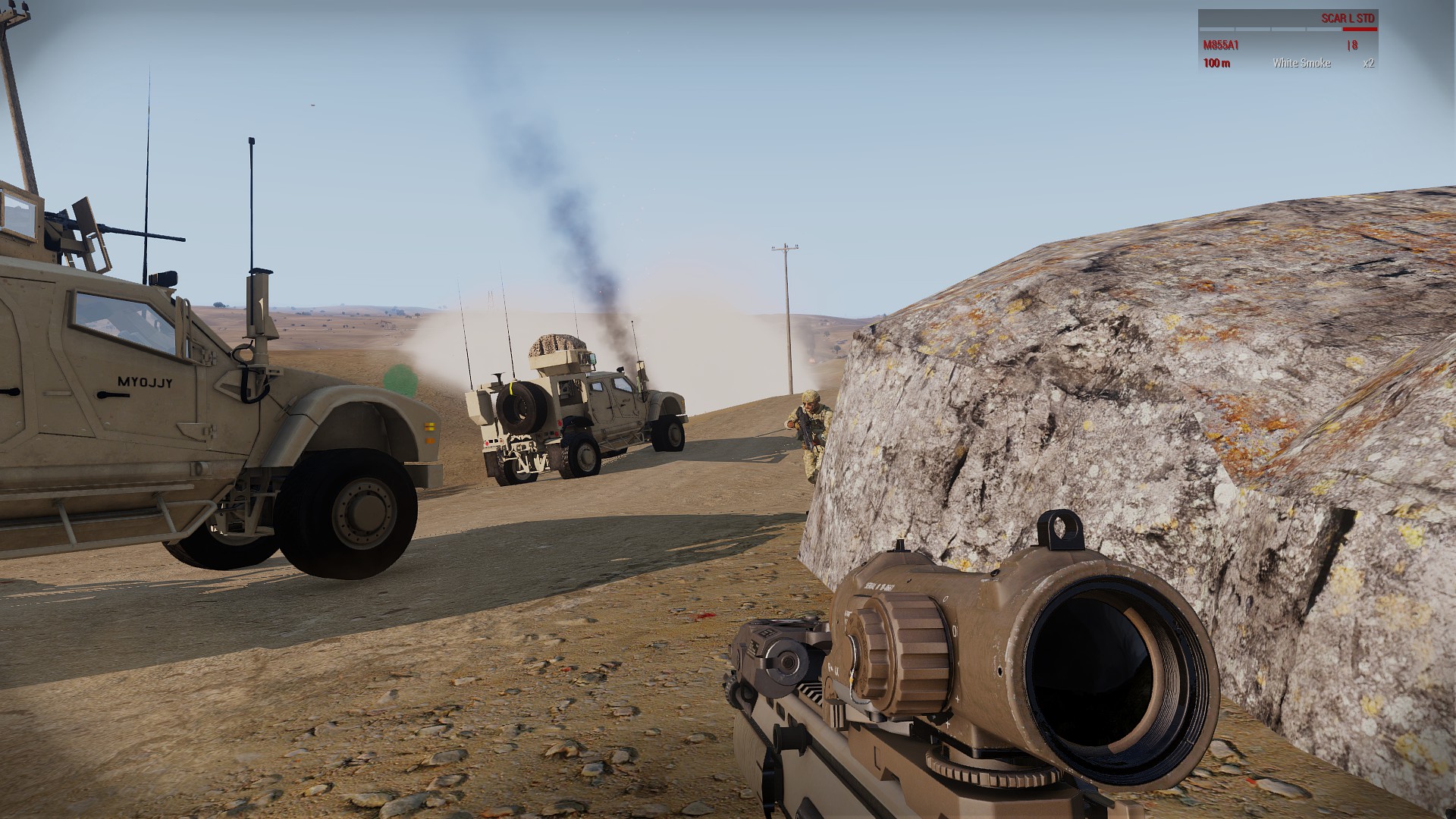Select the SCAR L STD weapon label
This screenshot has height=819, width=1456.
tap(1348, 18)
